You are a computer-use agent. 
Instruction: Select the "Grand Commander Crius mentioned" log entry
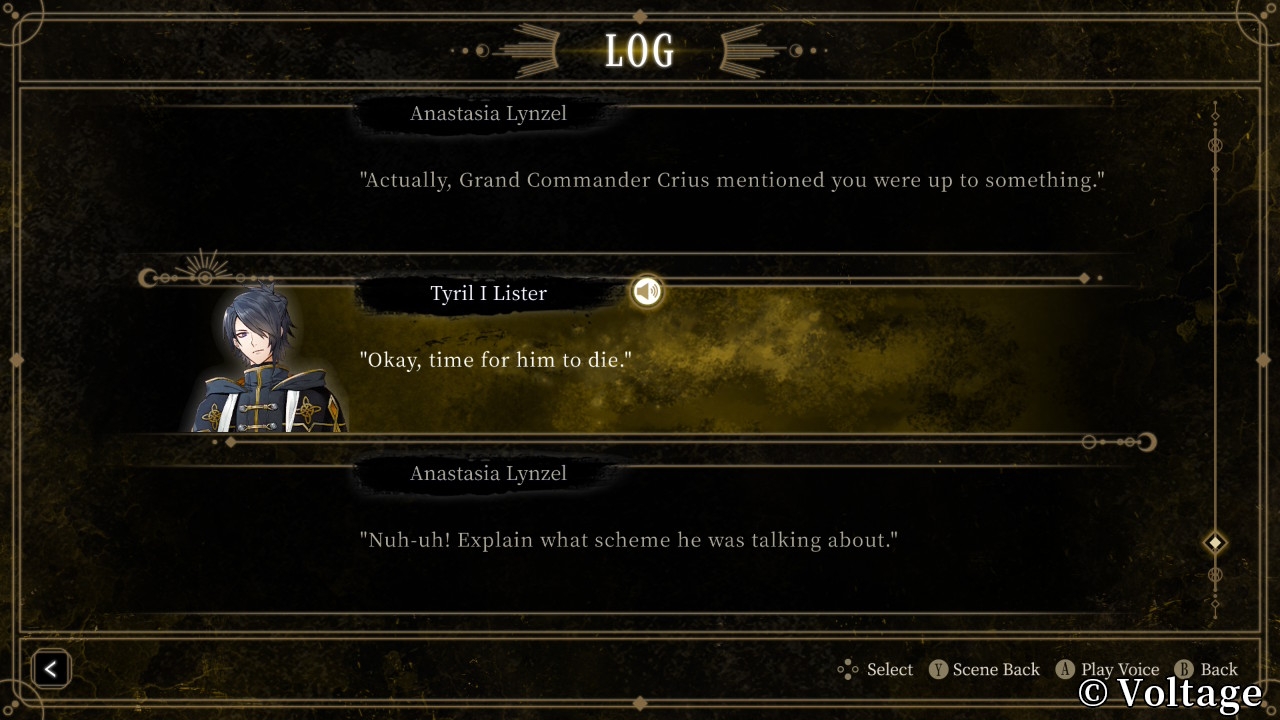coord(731,180)
